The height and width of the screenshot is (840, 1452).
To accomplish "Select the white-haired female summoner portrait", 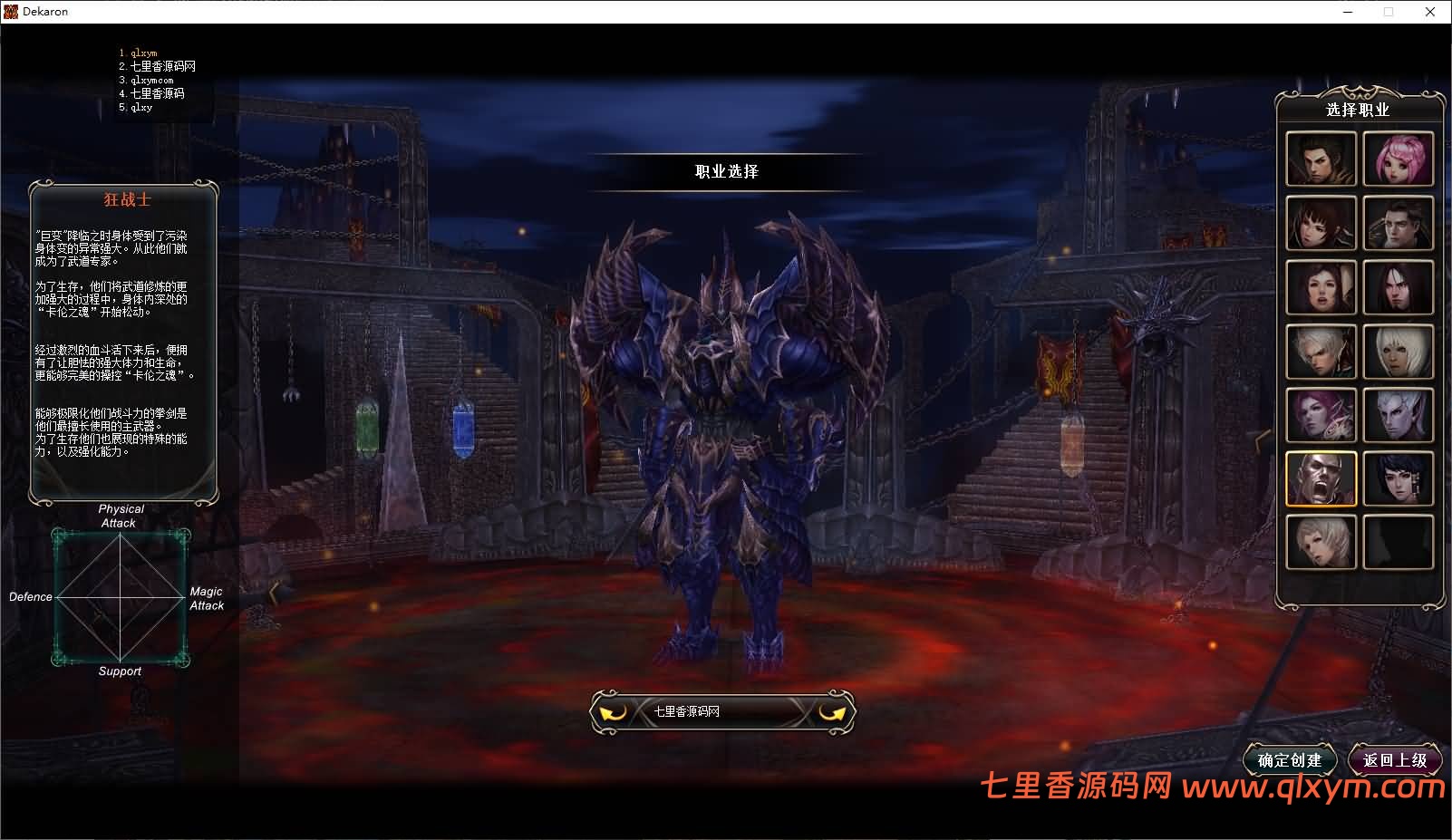I will (1399, 351).
